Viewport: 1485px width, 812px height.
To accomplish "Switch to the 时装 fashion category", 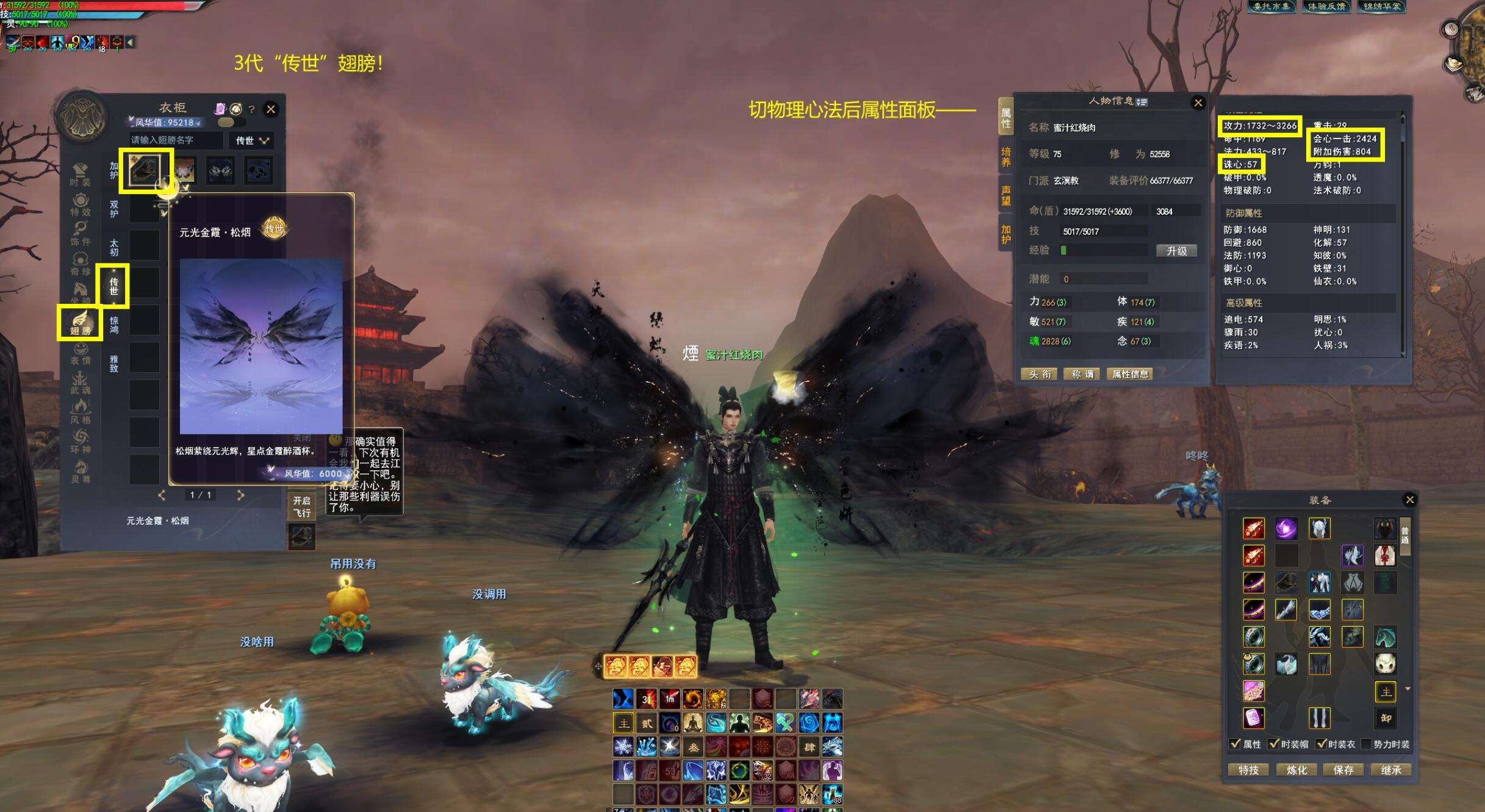I will pos(80,174).
